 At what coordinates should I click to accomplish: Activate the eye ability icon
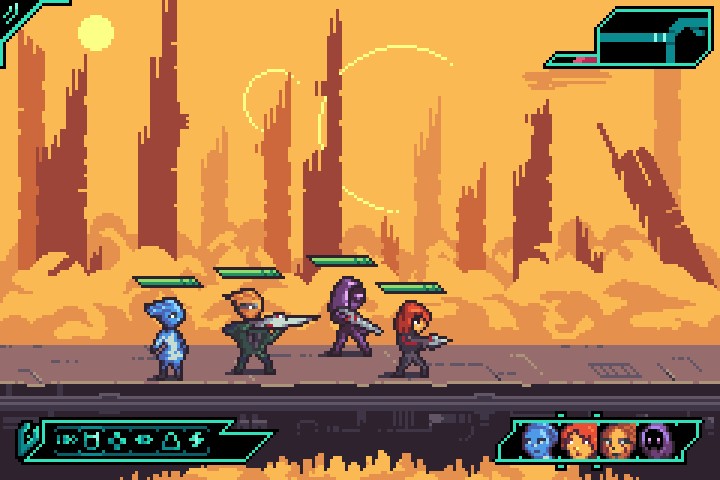click(144, 439)
